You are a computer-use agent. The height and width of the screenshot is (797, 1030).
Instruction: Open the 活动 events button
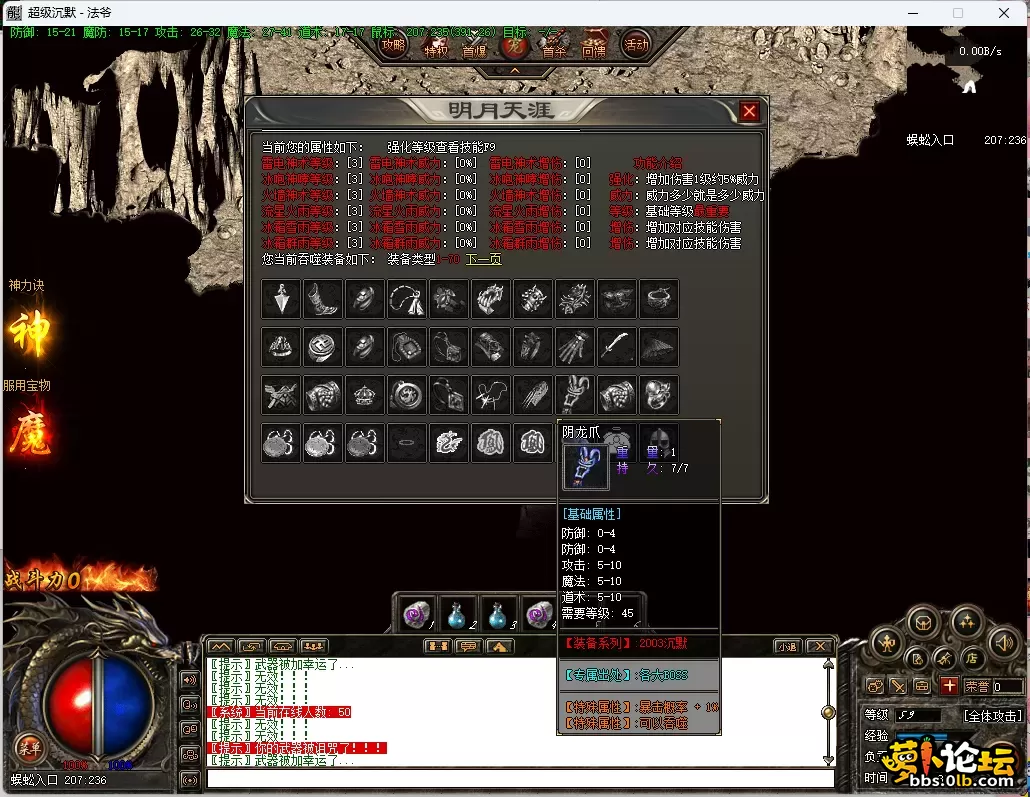click(636, 45)
